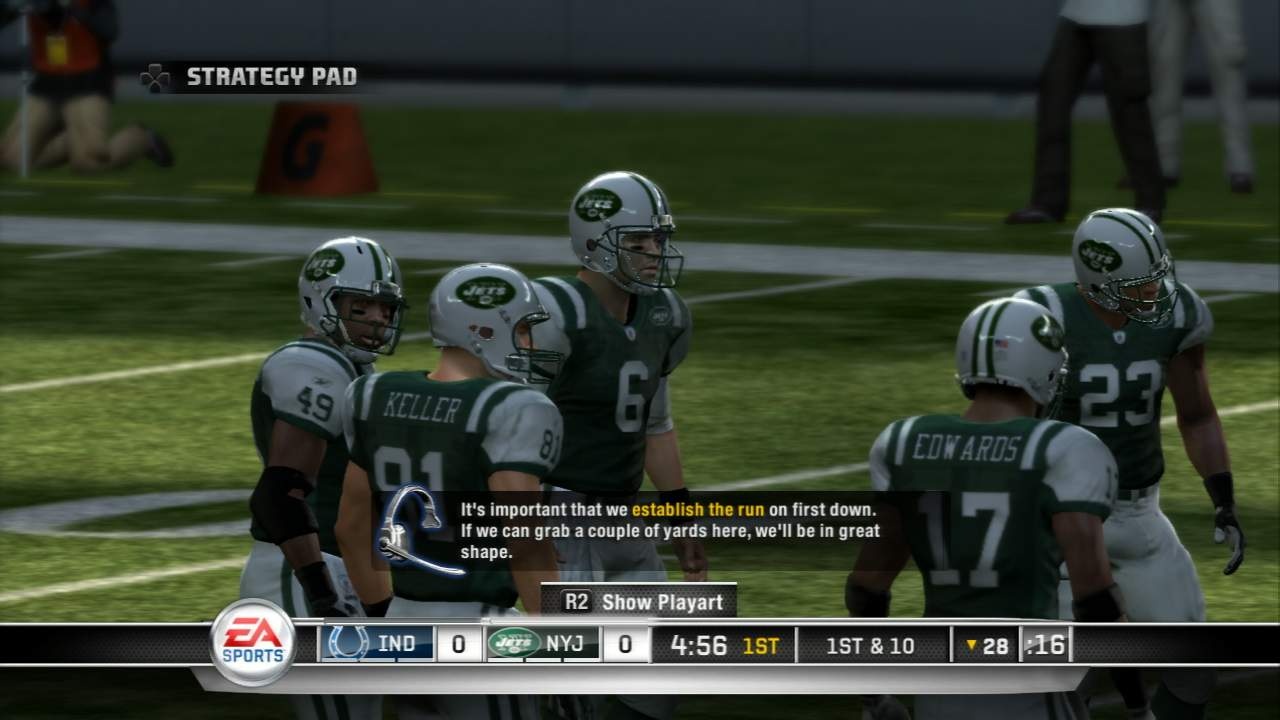Select the Show Playart option

click(x=639, y=601)
